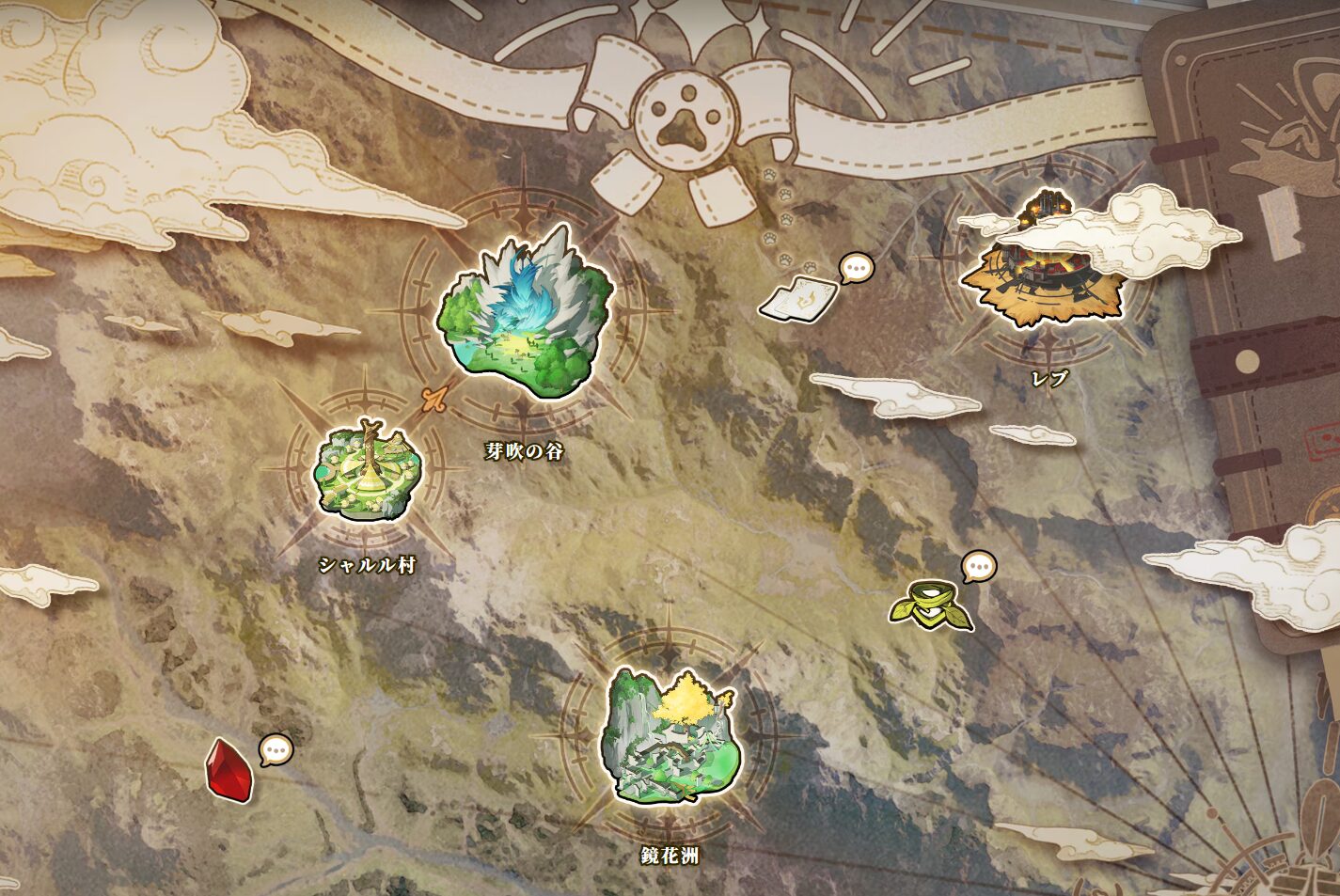Image resolution: width=1340 pixels, height=896 pixels.
Task: Select the 芽吹の谷 location on the map
Action: (525, 315)
